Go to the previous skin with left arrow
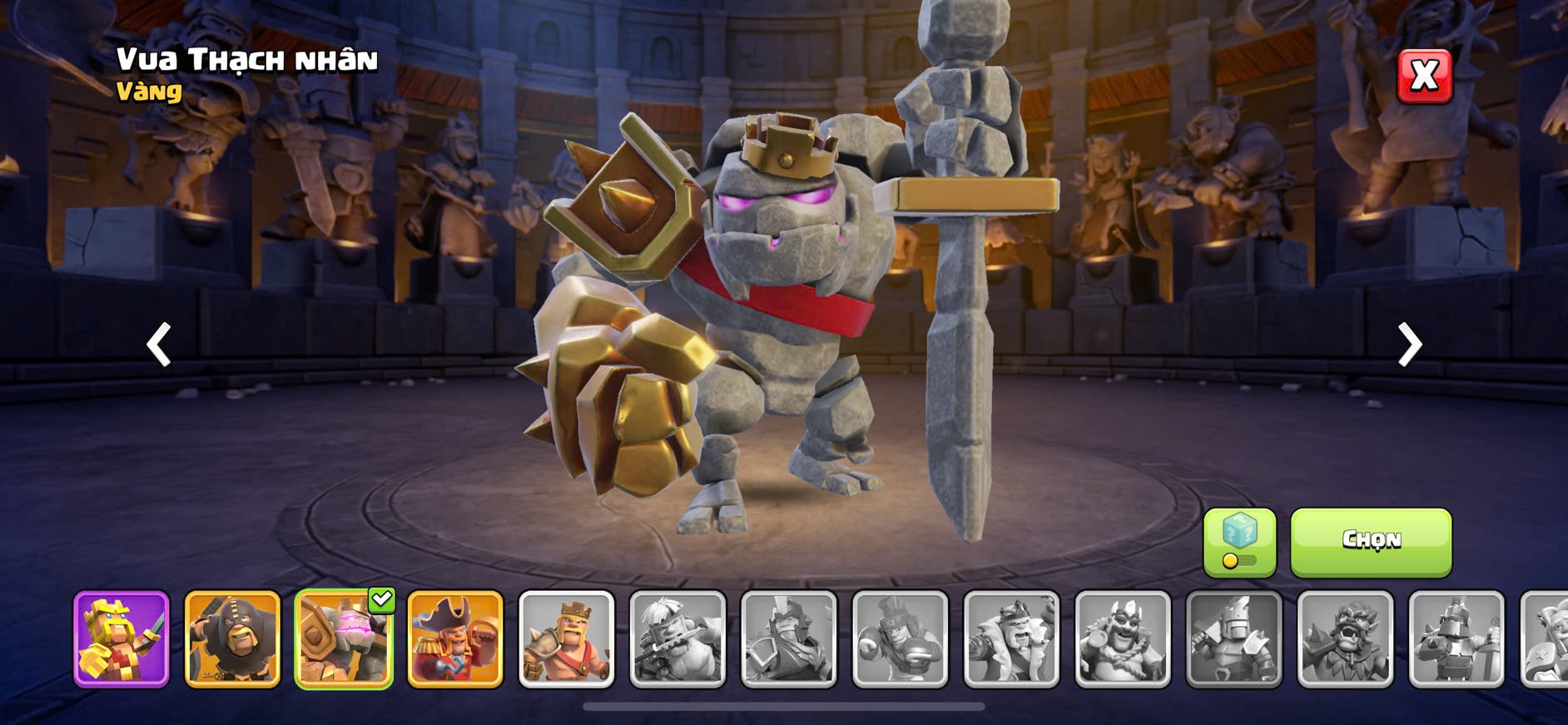Screen dimensions: 1568x725 159,344
